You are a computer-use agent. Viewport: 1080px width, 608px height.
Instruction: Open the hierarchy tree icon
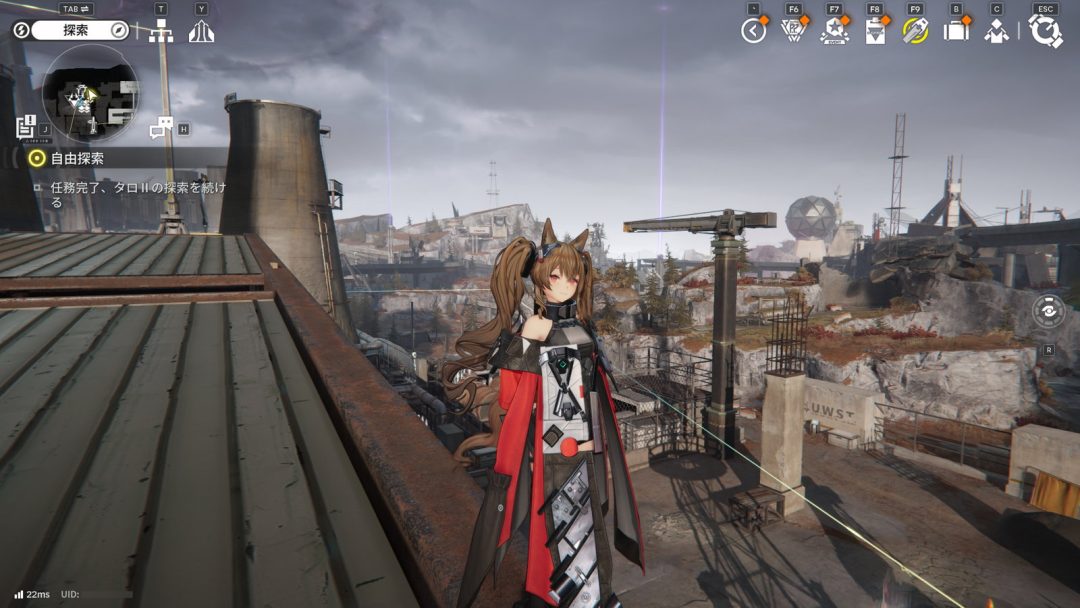[x=161, y=31]
